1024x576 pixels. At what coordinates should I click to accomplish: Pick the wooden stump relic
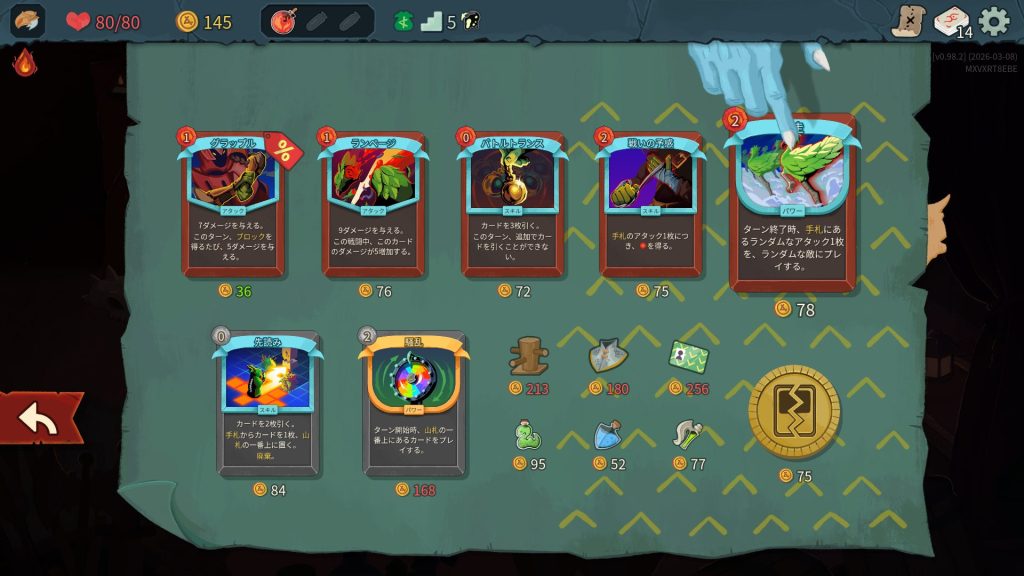528,356
